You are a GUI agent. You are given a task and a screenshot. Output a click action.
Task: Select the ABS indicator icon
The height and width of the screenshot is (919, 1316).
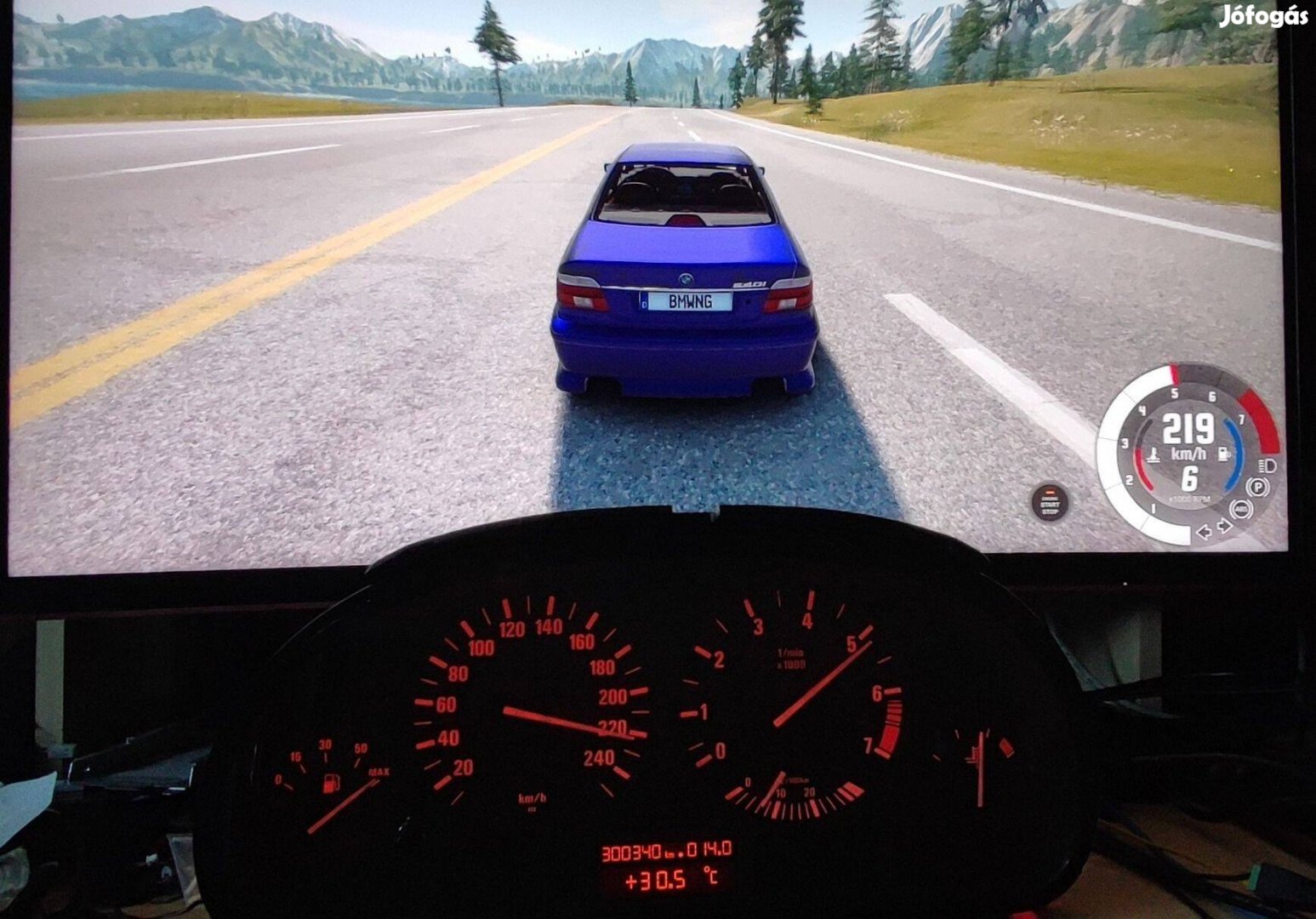(x=1241, y=509)
